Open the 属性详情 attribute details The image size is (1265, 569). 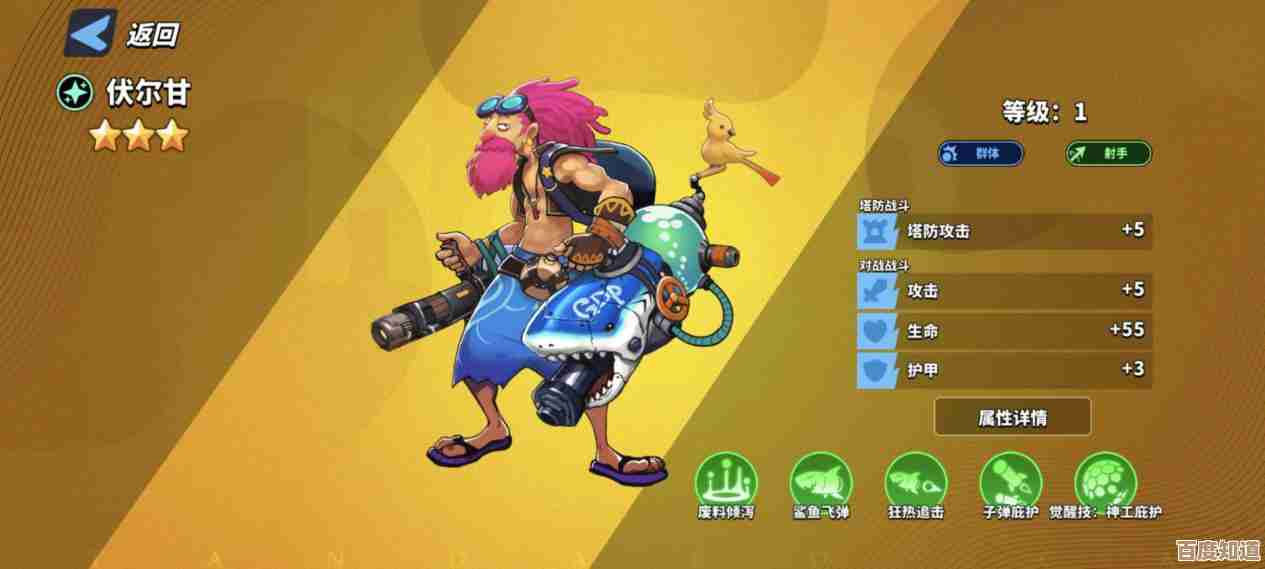pos(1012,417)
